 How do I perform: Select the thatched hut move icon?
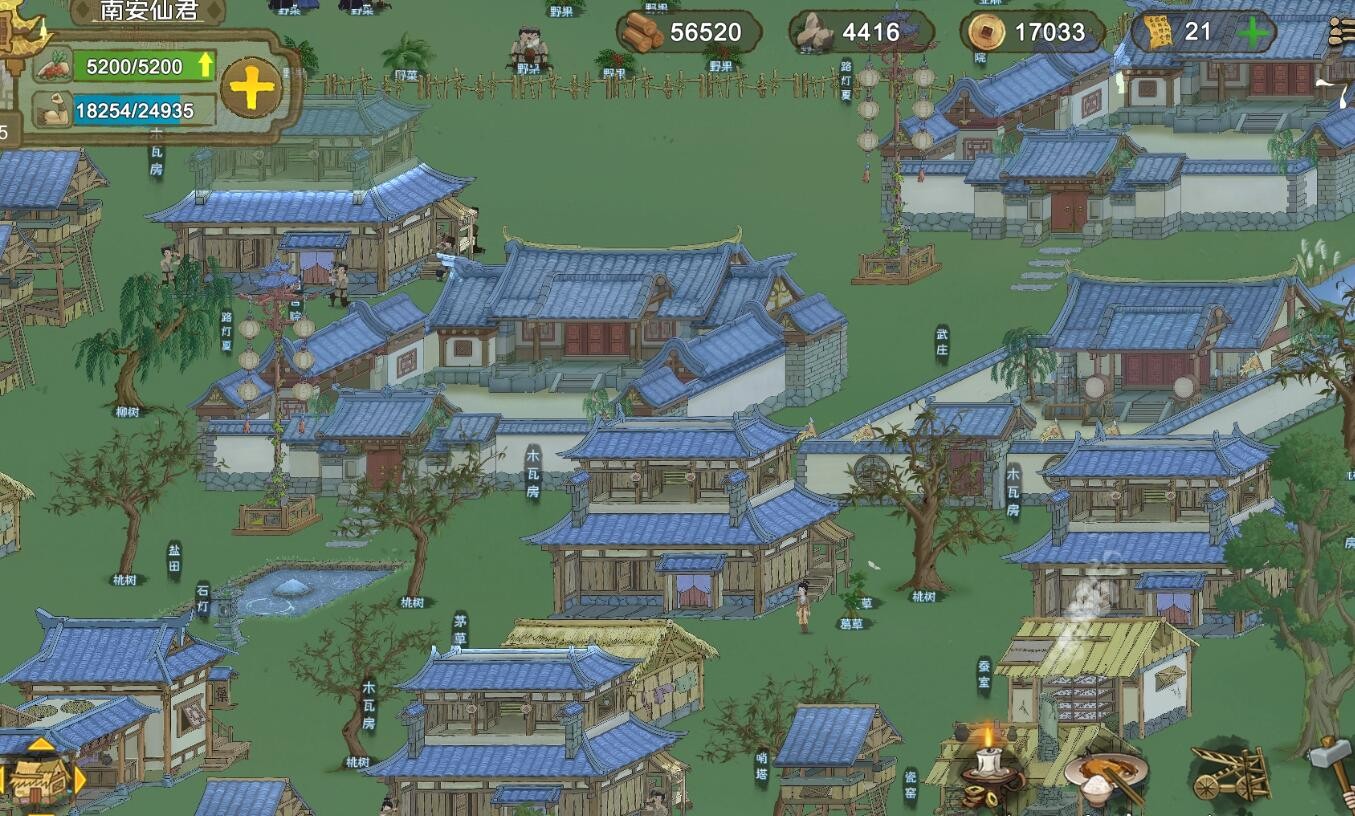coord(38,780)
